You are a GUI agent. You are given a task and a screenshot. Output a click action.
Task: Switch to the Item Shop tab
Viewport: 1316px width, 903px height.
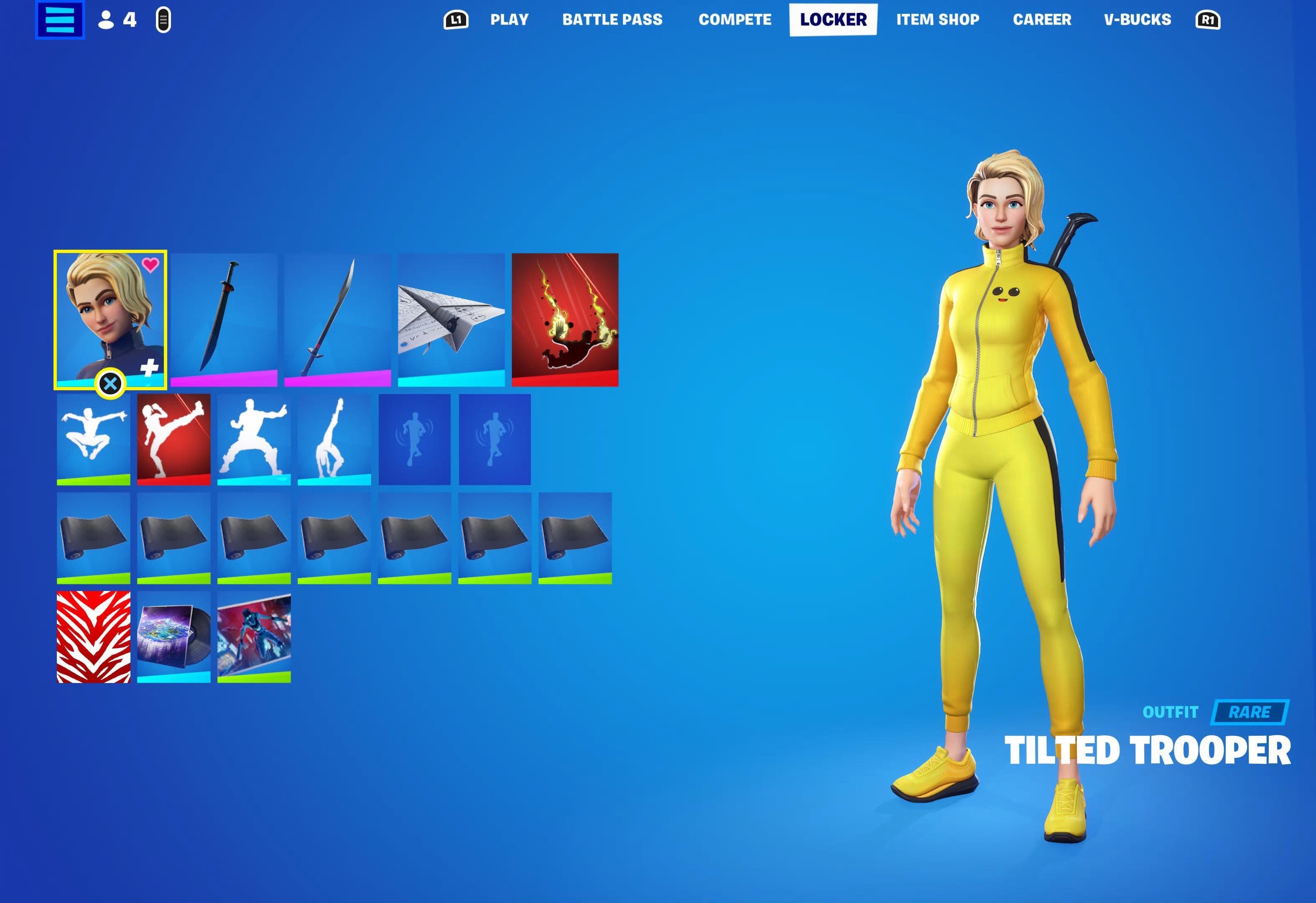point(937,19)
